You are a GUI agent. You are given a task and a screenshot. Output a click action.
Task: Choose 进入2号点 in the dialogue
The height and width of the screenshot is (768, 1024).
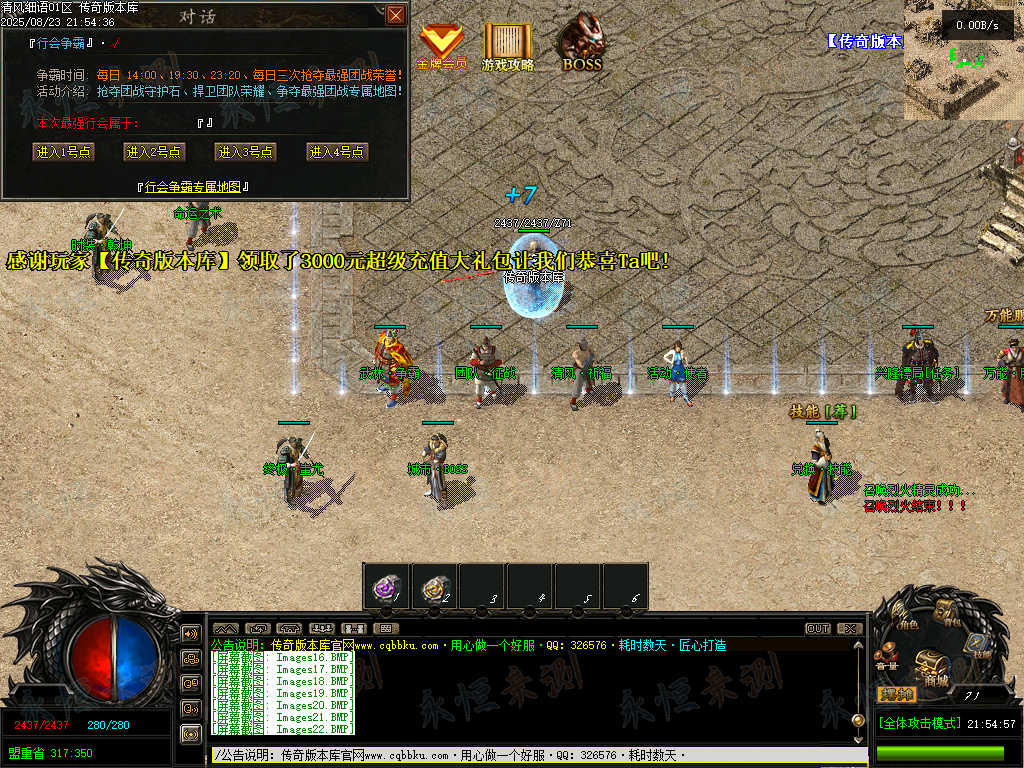[x=154, y=152]
